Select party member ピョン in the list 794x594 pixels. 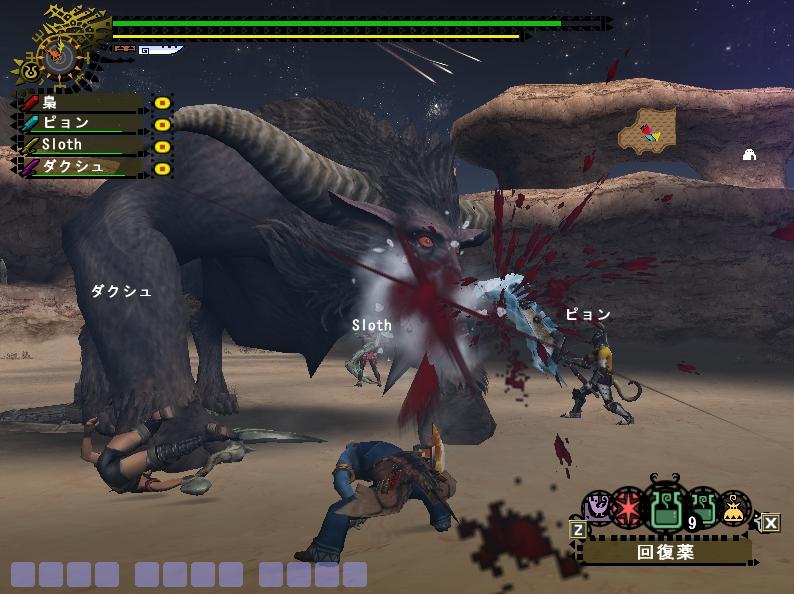point(80,123)
